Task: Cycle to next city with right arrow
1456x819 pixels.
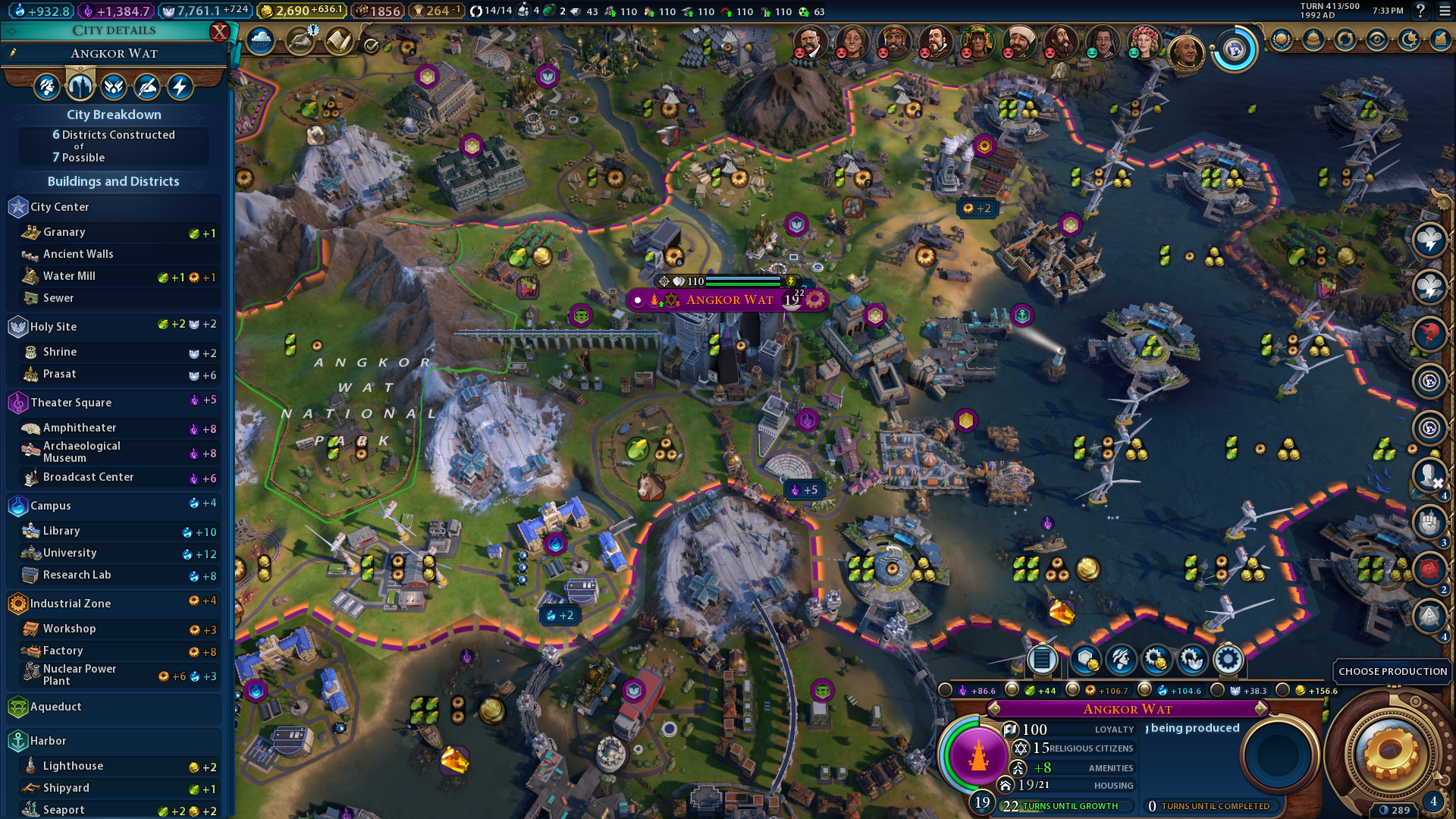Action: [x=1261, y=709]
